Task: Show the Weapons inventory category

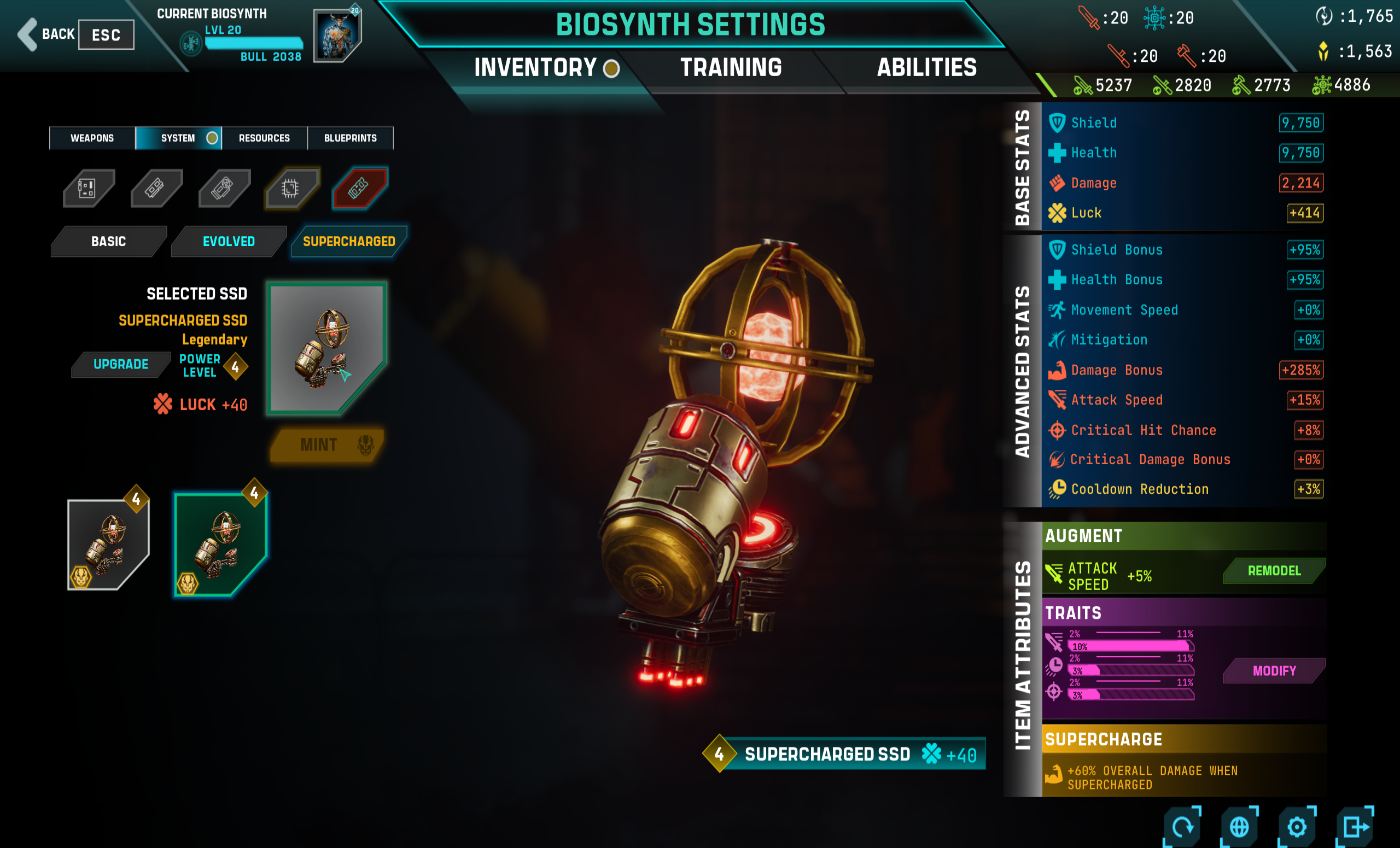Action: pyautogui.click(x=92, y=138)
